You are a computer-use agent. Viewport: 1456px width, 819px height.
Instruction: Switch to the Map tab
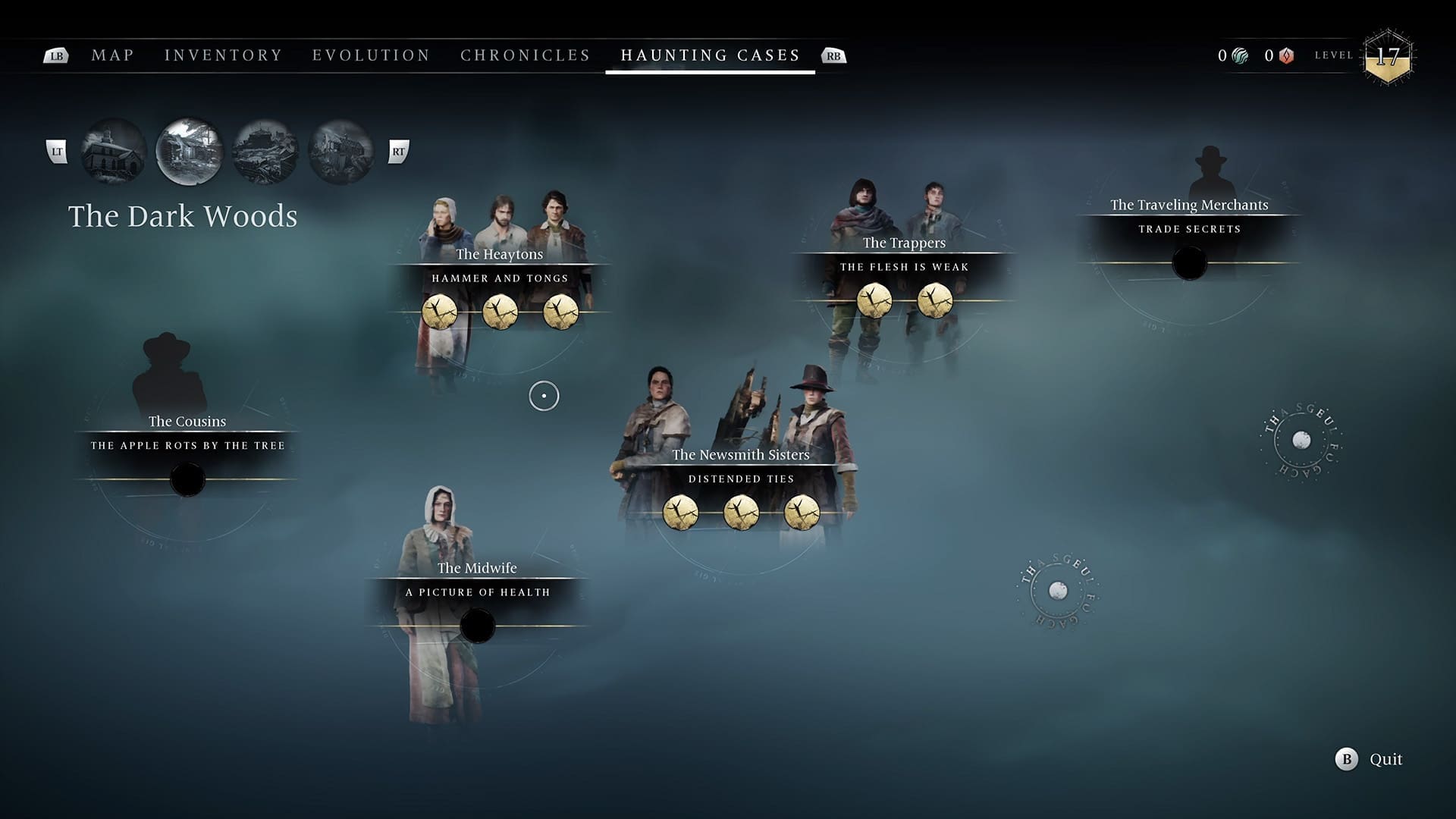(x=112, y=55)
